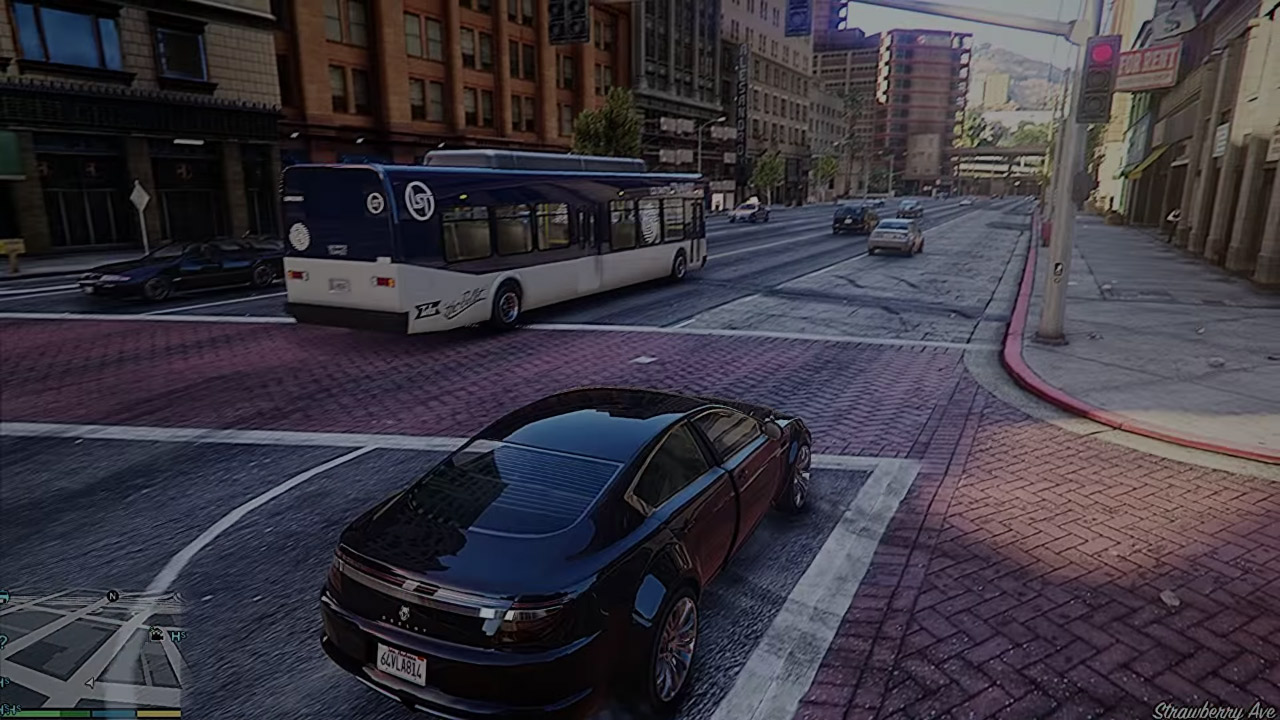Select the Hˢ hospital blip on the minimap
Screen dimensions: 1280x720
coord(178,636)
